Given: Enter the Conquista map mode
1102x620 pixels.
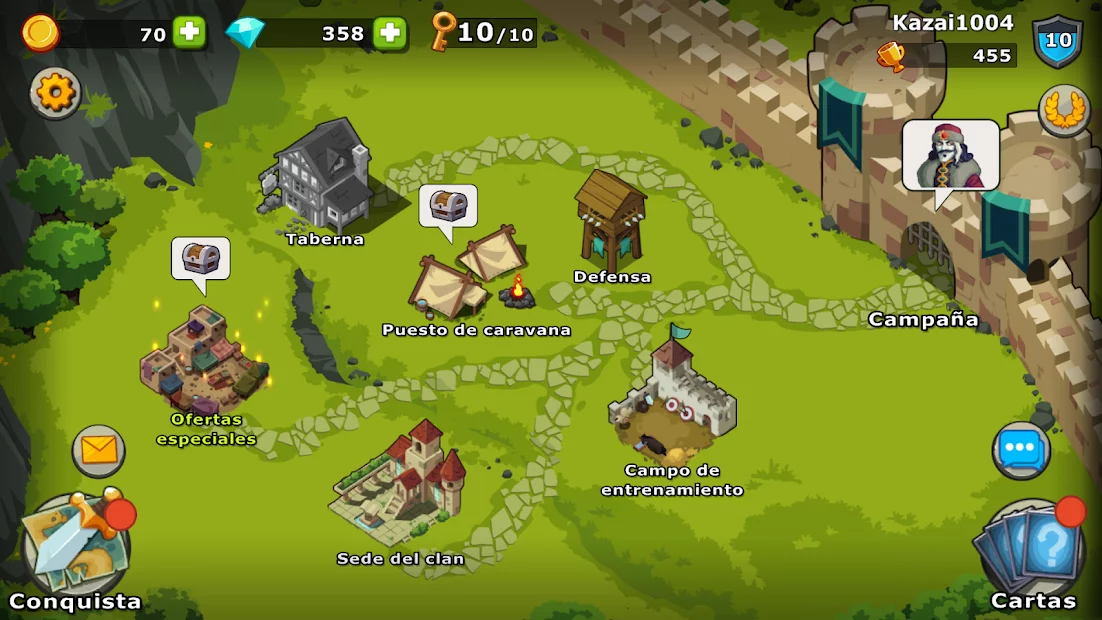Looking at the screenshot, I should 75,551.
